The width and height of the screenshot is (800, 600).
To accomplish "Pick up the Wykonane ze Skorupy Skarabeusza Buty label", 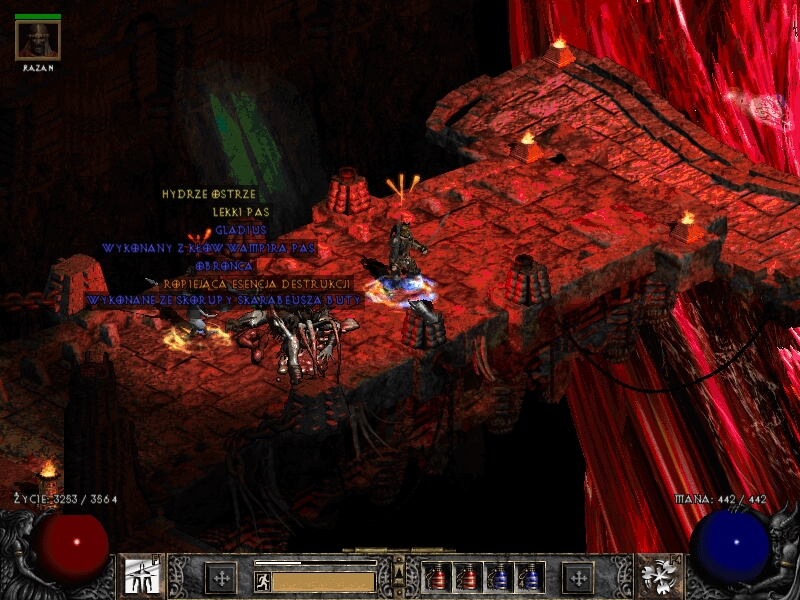I will click(x=223, y=300).
